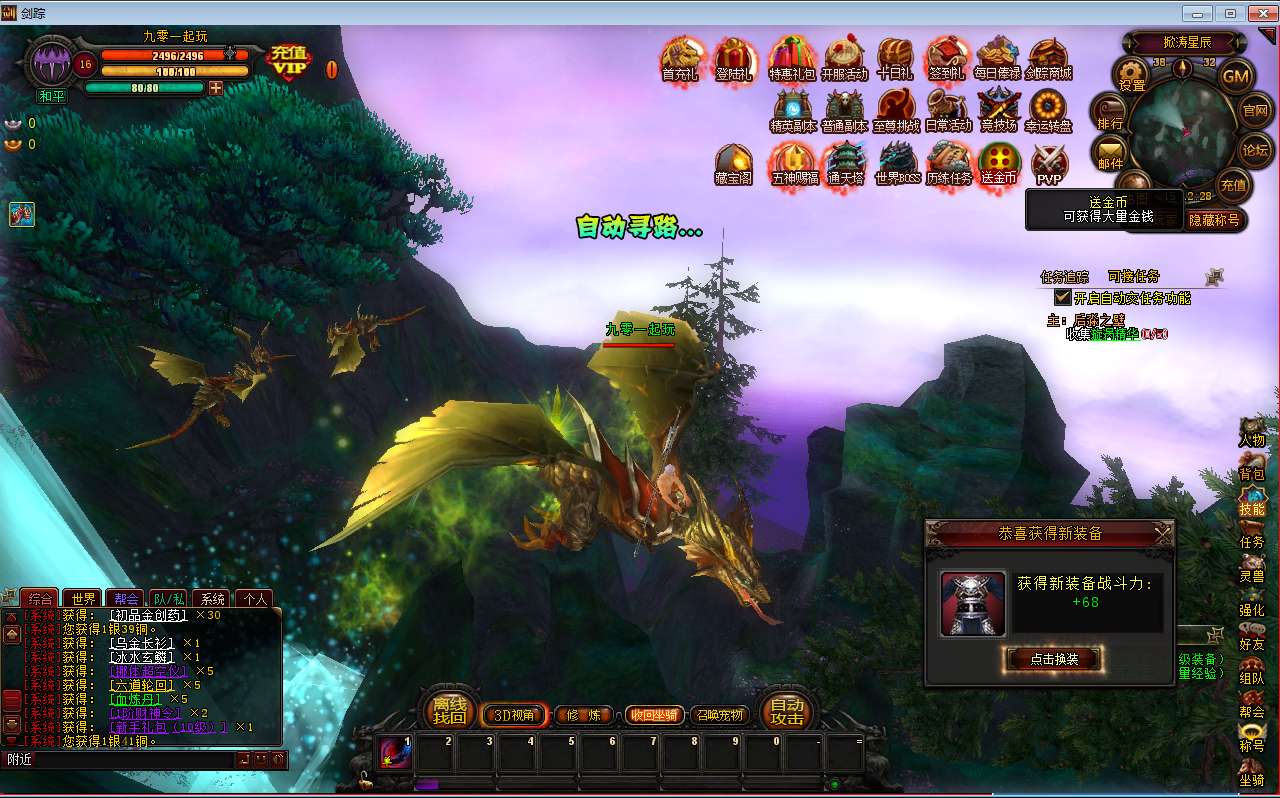Activate 自动攻击 auto attack
The width and height of the screenshot is (1280, 798).
(787, 711)
